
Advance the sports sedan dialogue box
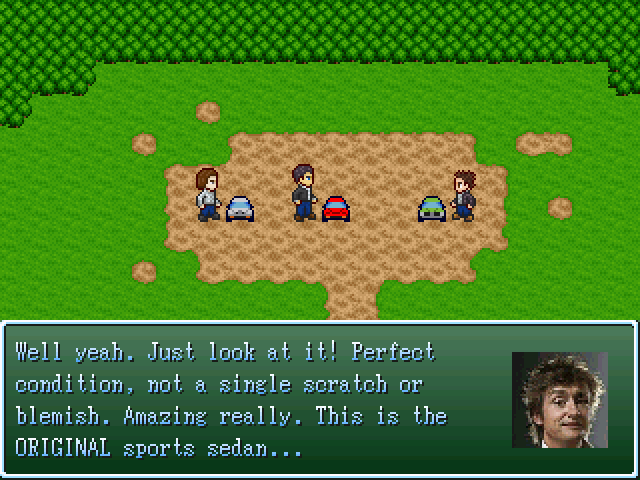pyautogui.click(x=320, y=397)
